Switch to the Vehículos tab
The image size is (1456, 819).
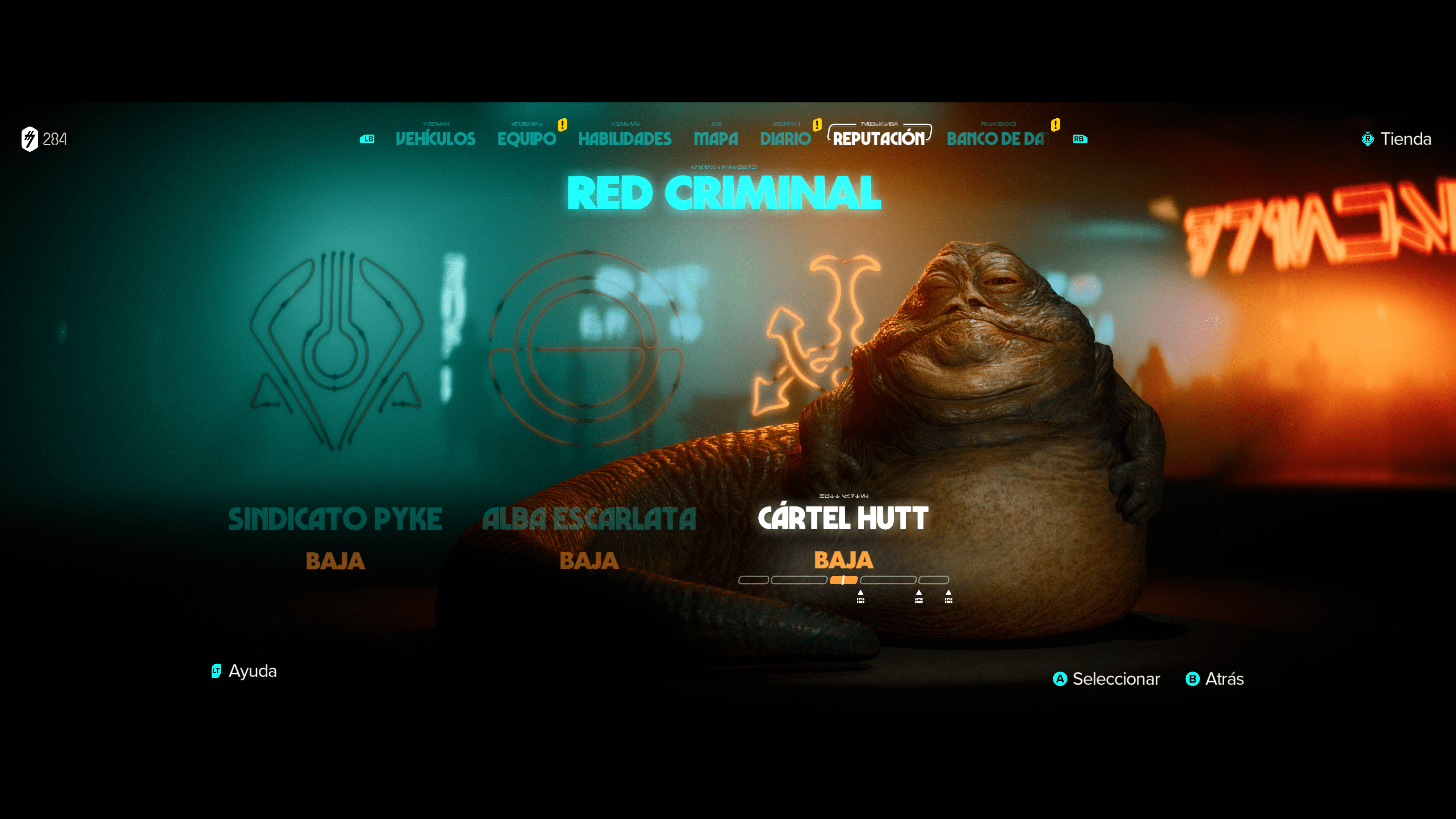(x=435, y=138)
